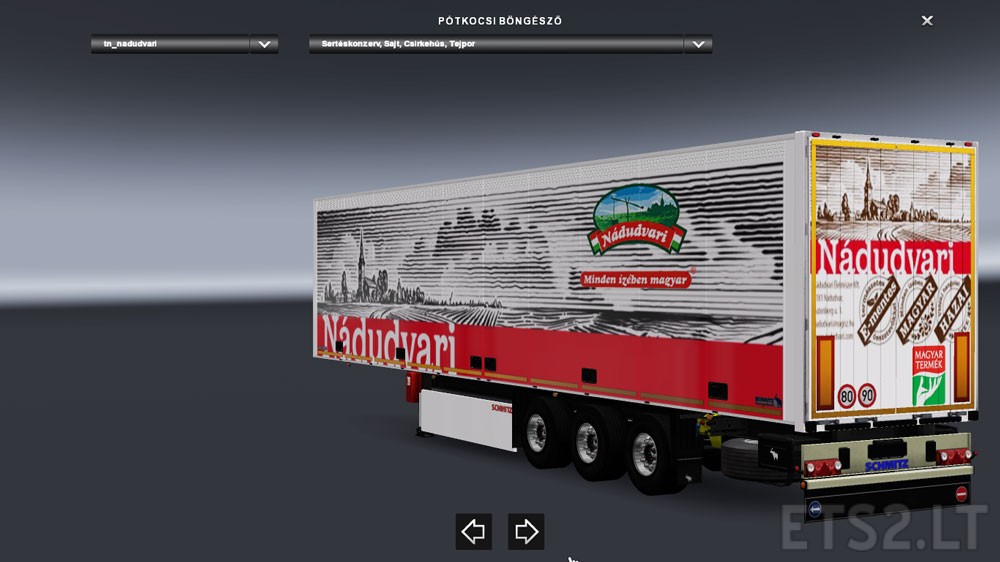
Task: Open the Sertéskonzerv cargo dropdown
Action: (x=698, y=44)
